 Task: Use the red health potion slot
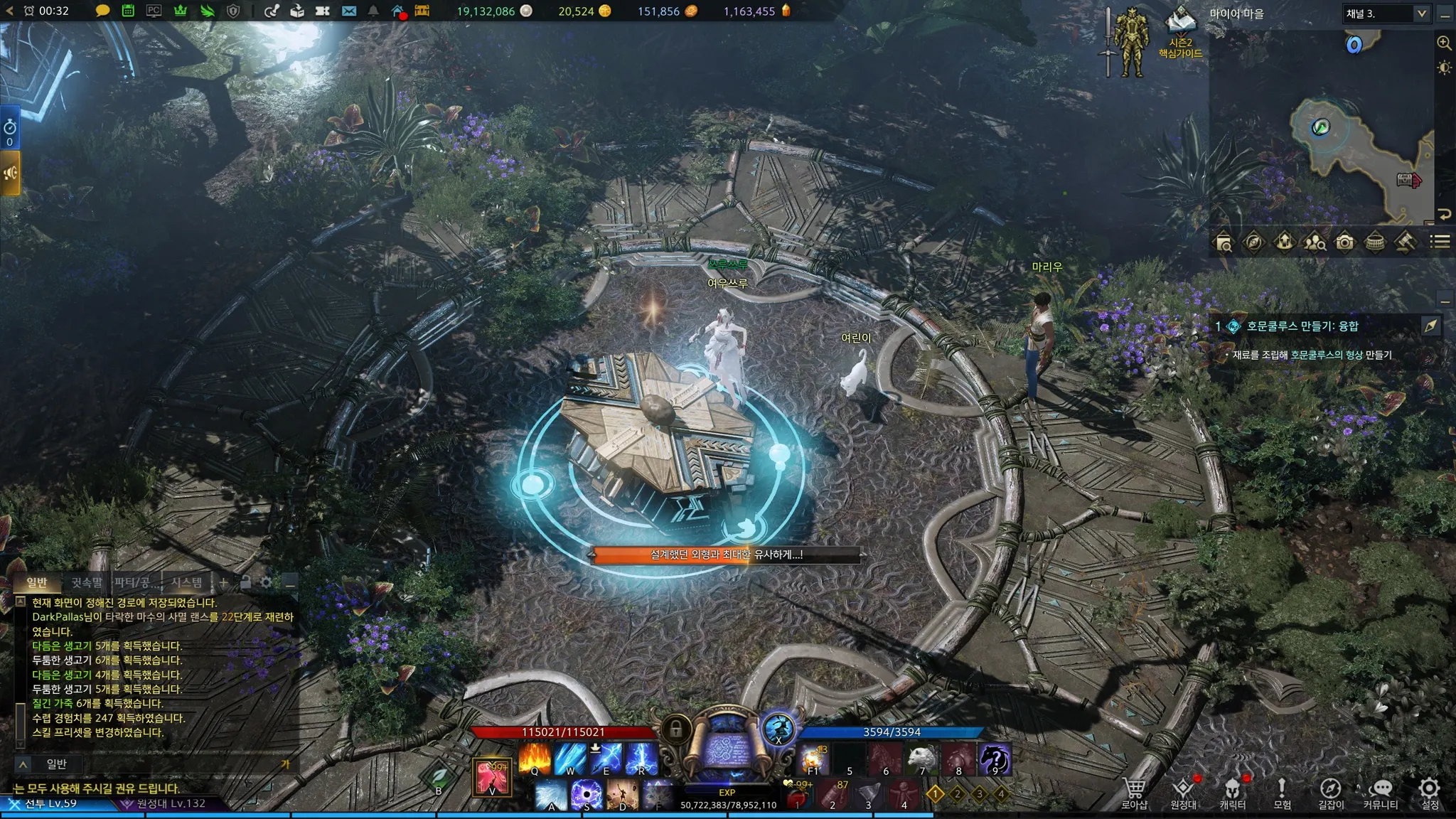[x=798, y=796]
